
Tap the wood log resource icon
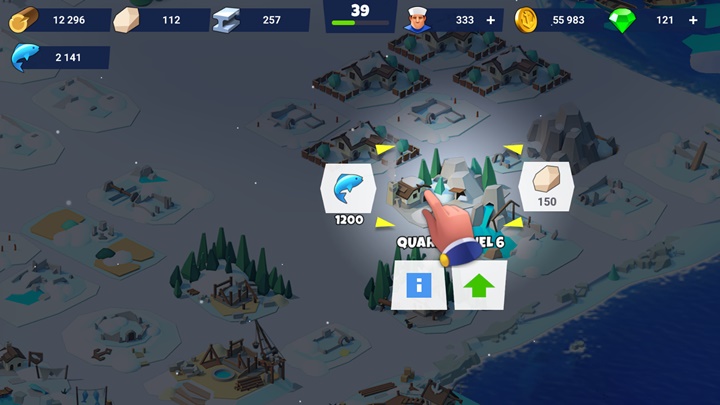click(x=24, y=19)
